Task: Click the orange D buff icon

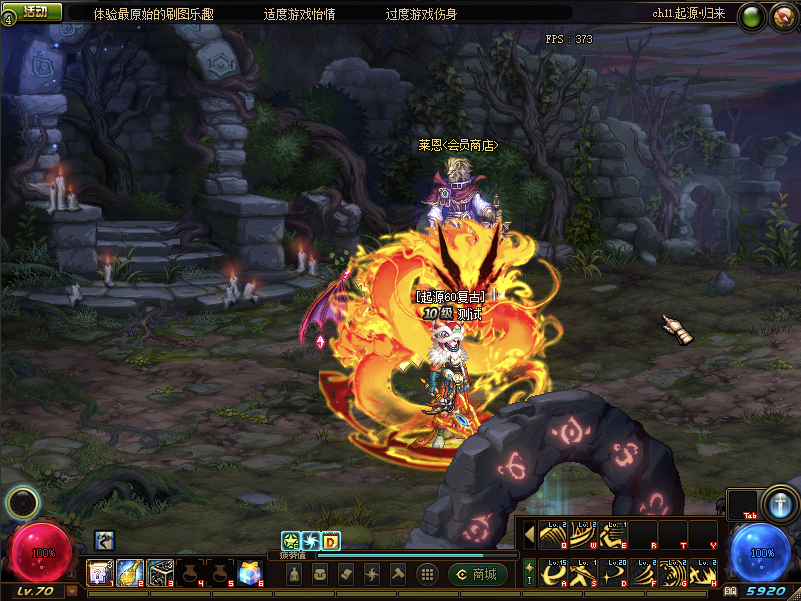Action: 331,541
